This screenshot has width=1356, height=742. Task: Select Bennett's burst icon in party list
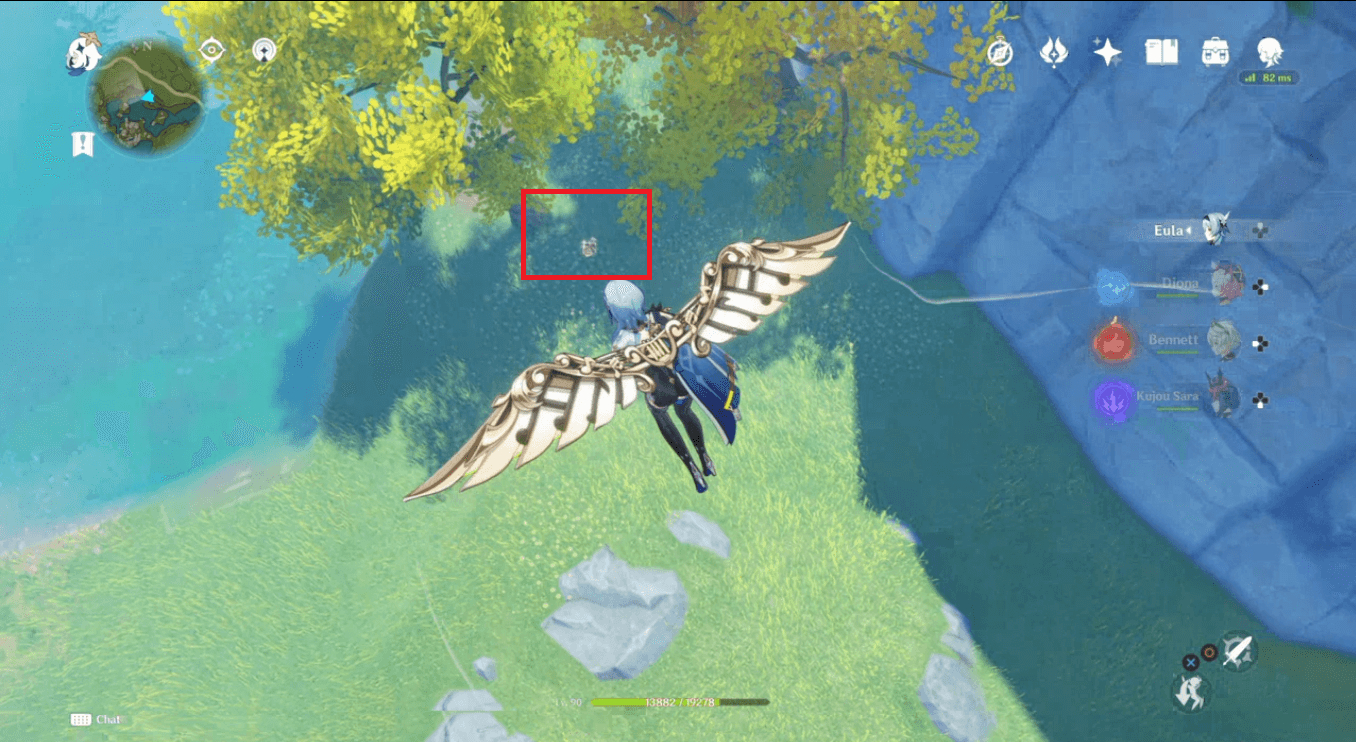click(x=1113, y=340)
